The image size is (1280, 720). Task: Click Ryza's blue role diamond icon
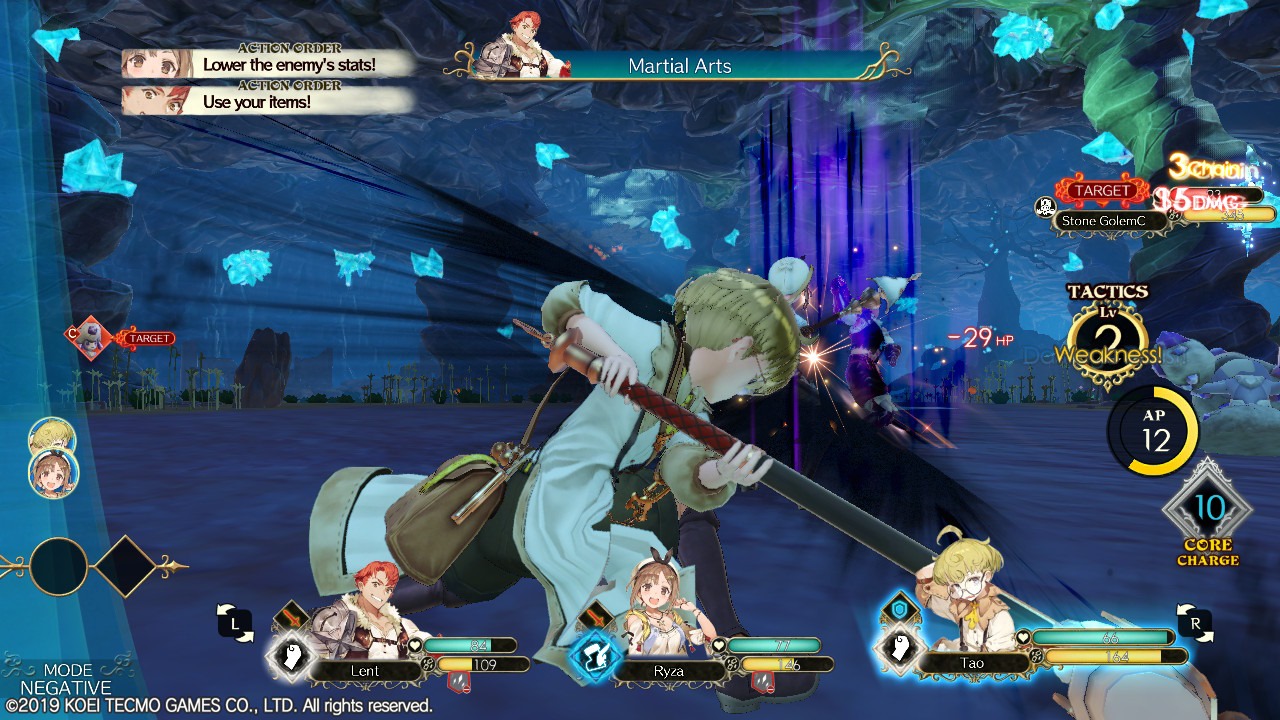click(x=594, y=658)
